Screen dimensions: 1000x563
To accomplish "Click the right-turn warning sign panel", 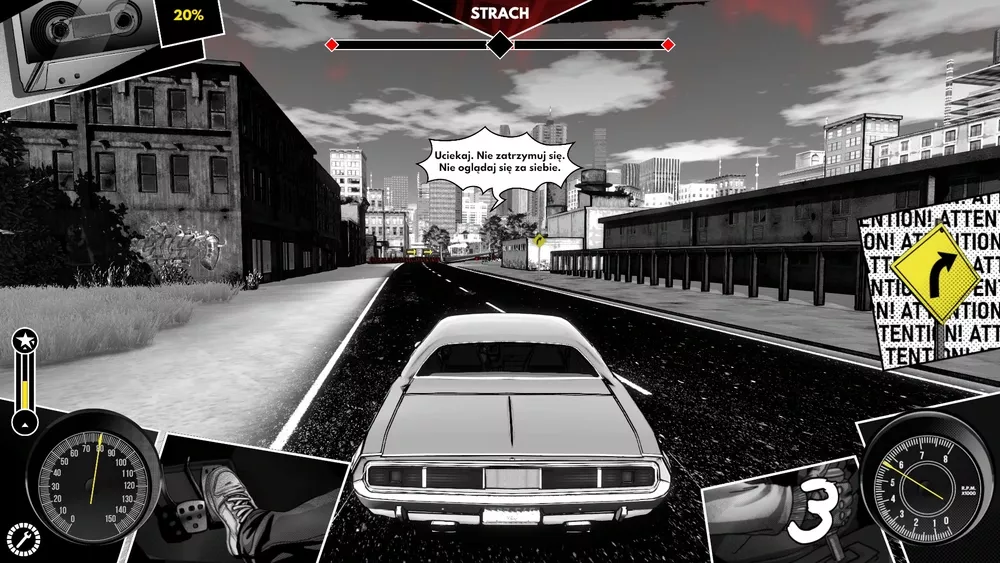I will point(935,278).
